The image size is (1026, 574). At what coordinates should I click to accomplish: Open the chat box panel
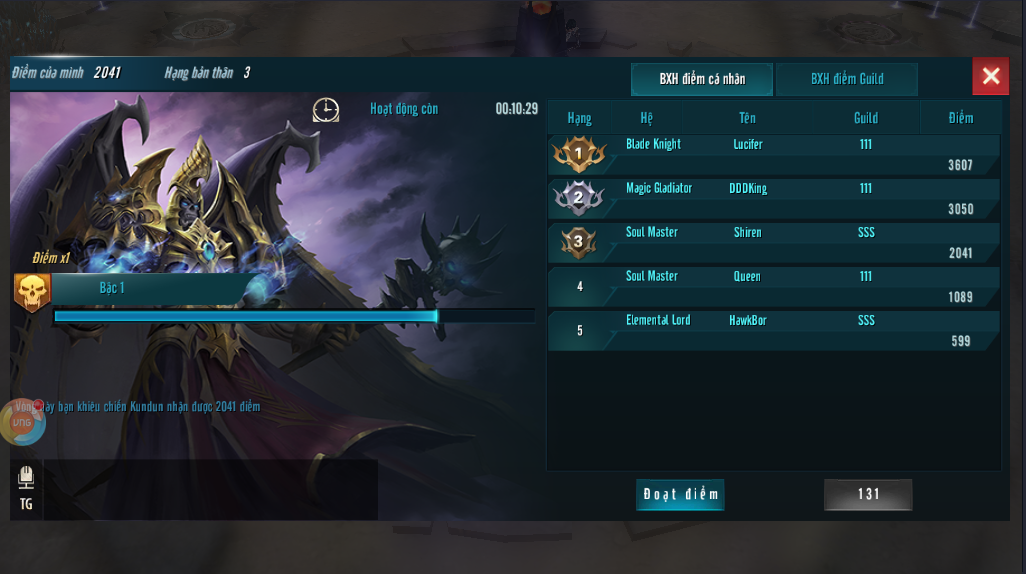pos(210,490)
